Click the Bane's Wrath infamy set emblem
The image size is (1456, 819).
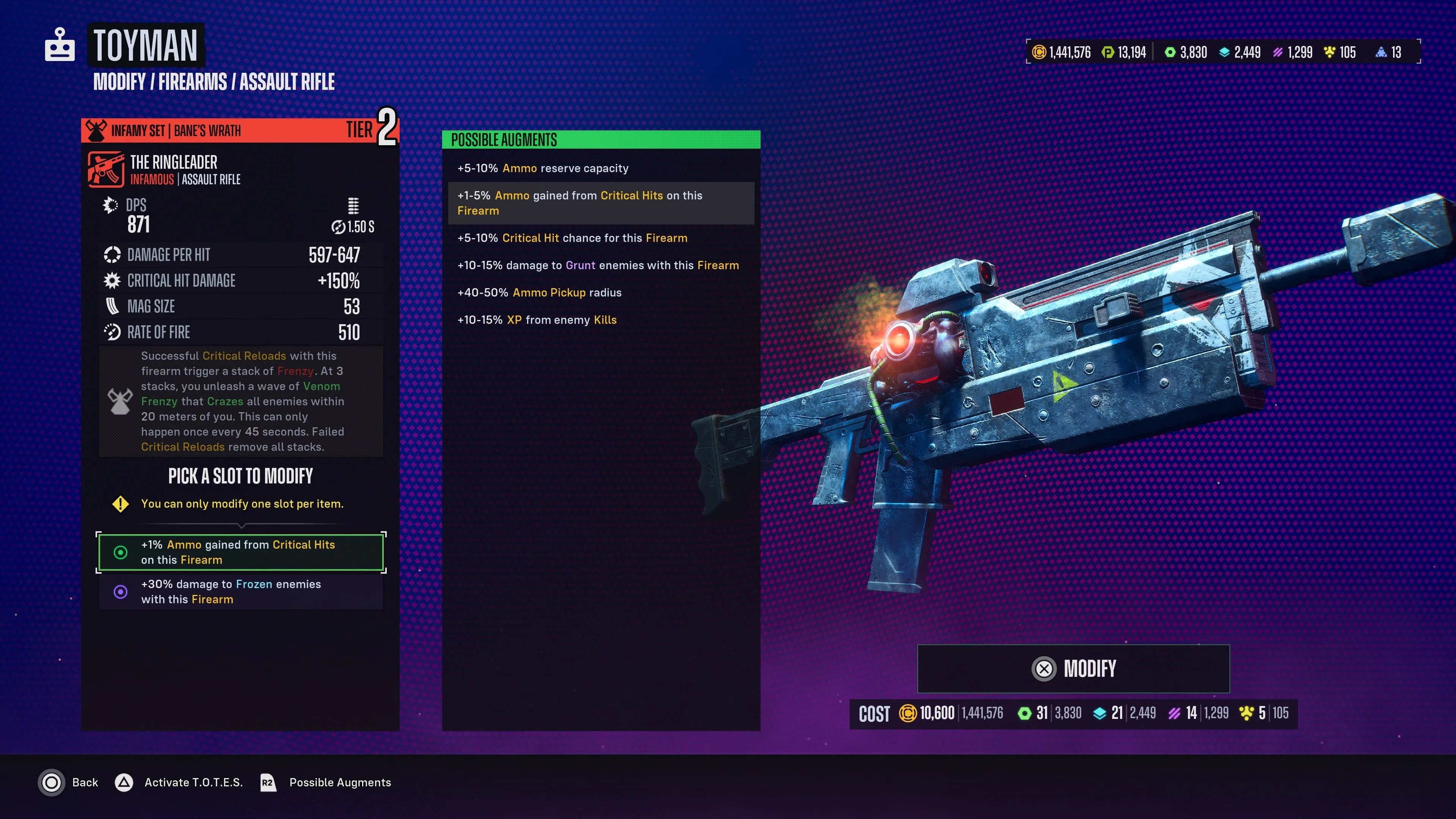pyautogui.click(x=97, y=129)
